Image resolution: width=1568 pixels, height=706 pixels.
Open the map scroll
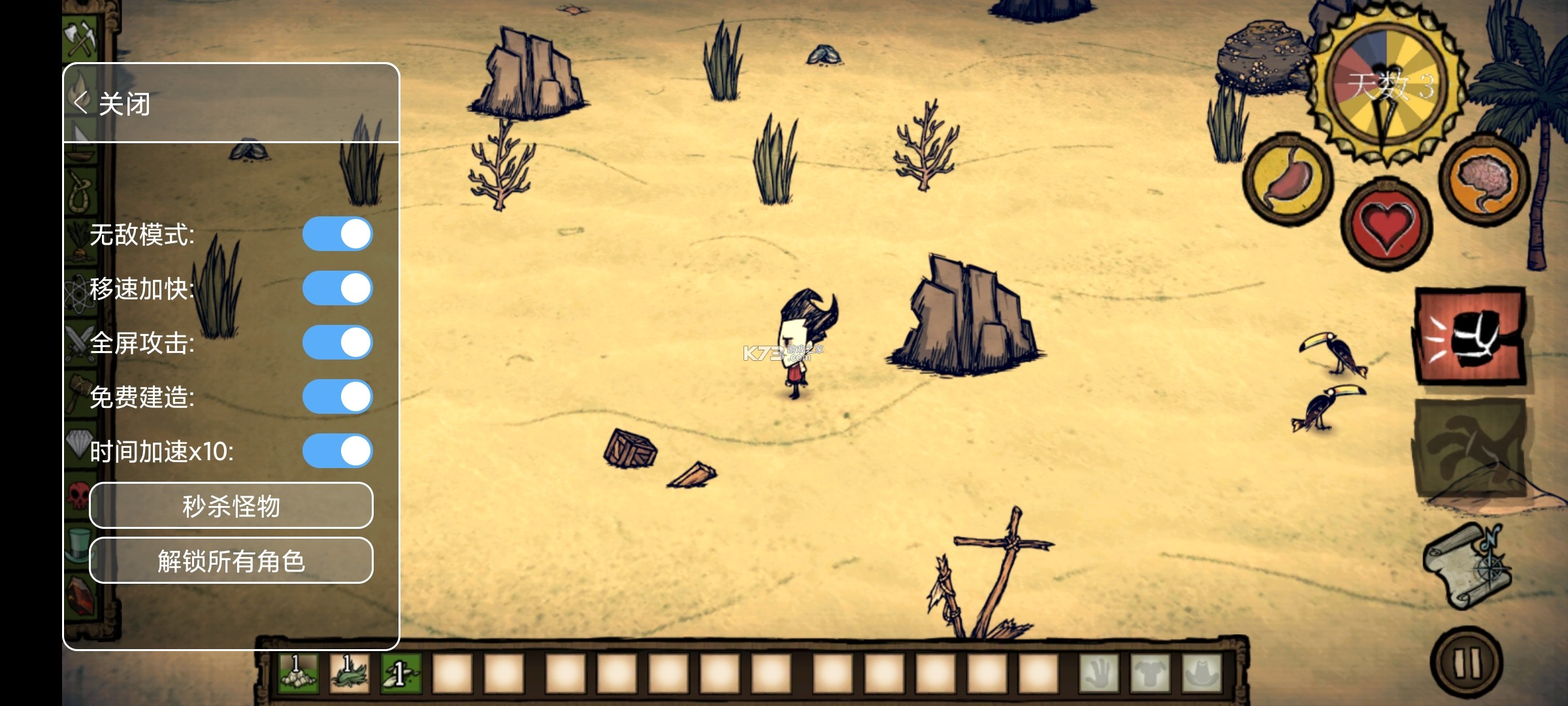coord(1467,566)
